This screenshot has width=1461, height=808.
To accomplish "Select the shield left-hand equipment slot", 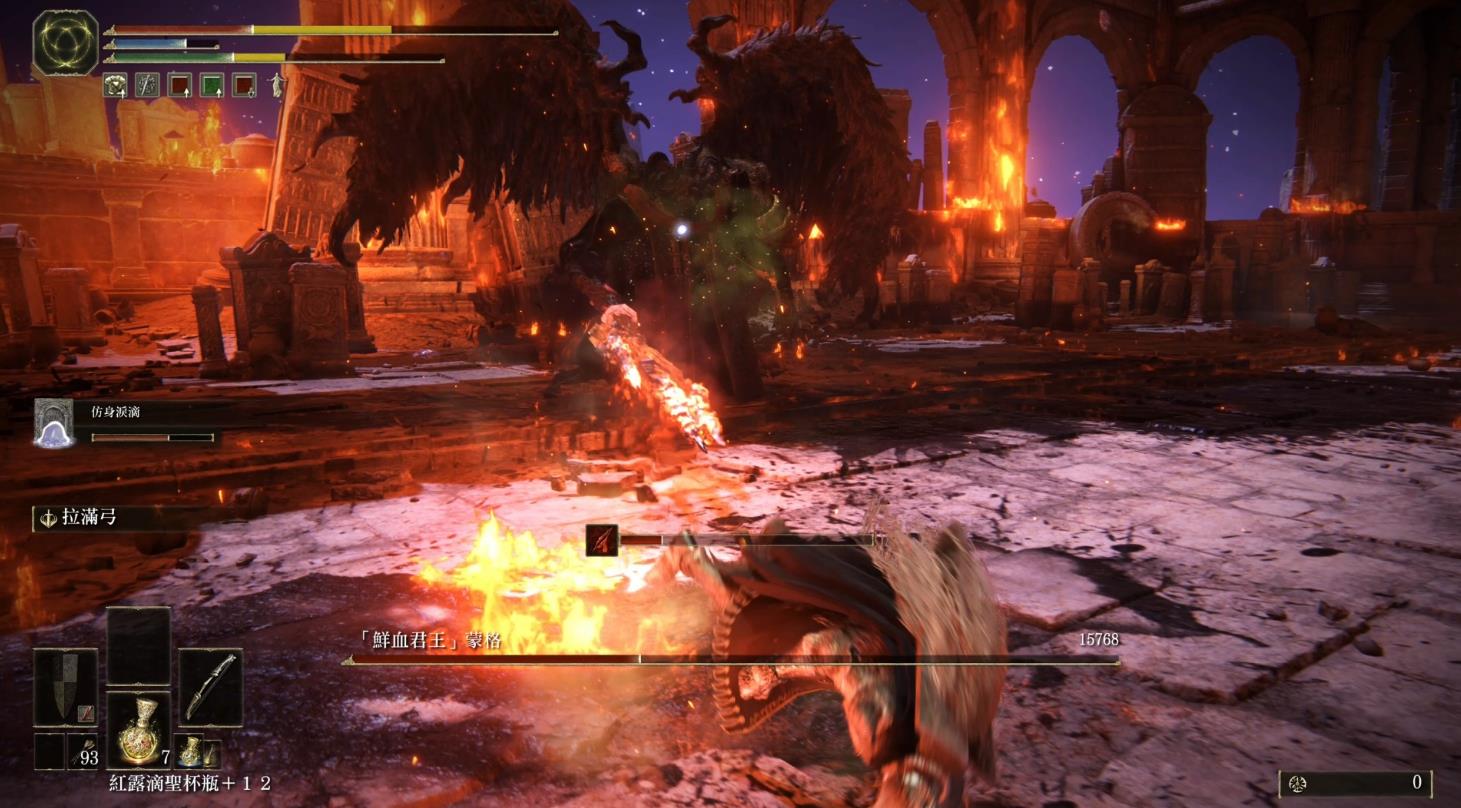I will pos(66,687).
